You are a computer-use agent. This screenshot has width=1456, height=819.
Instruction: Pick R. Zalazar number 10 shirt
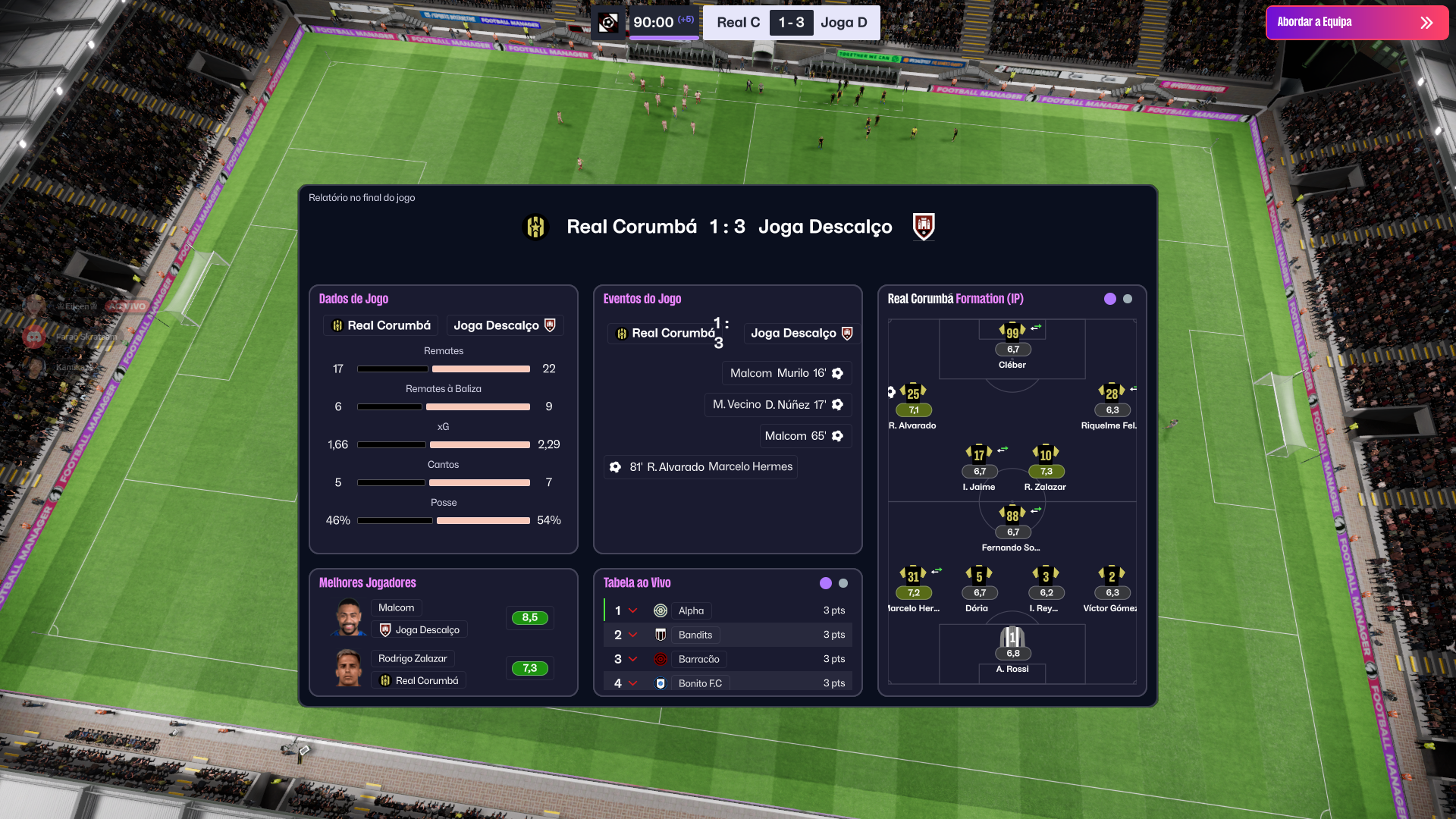tap(1046, 455)
